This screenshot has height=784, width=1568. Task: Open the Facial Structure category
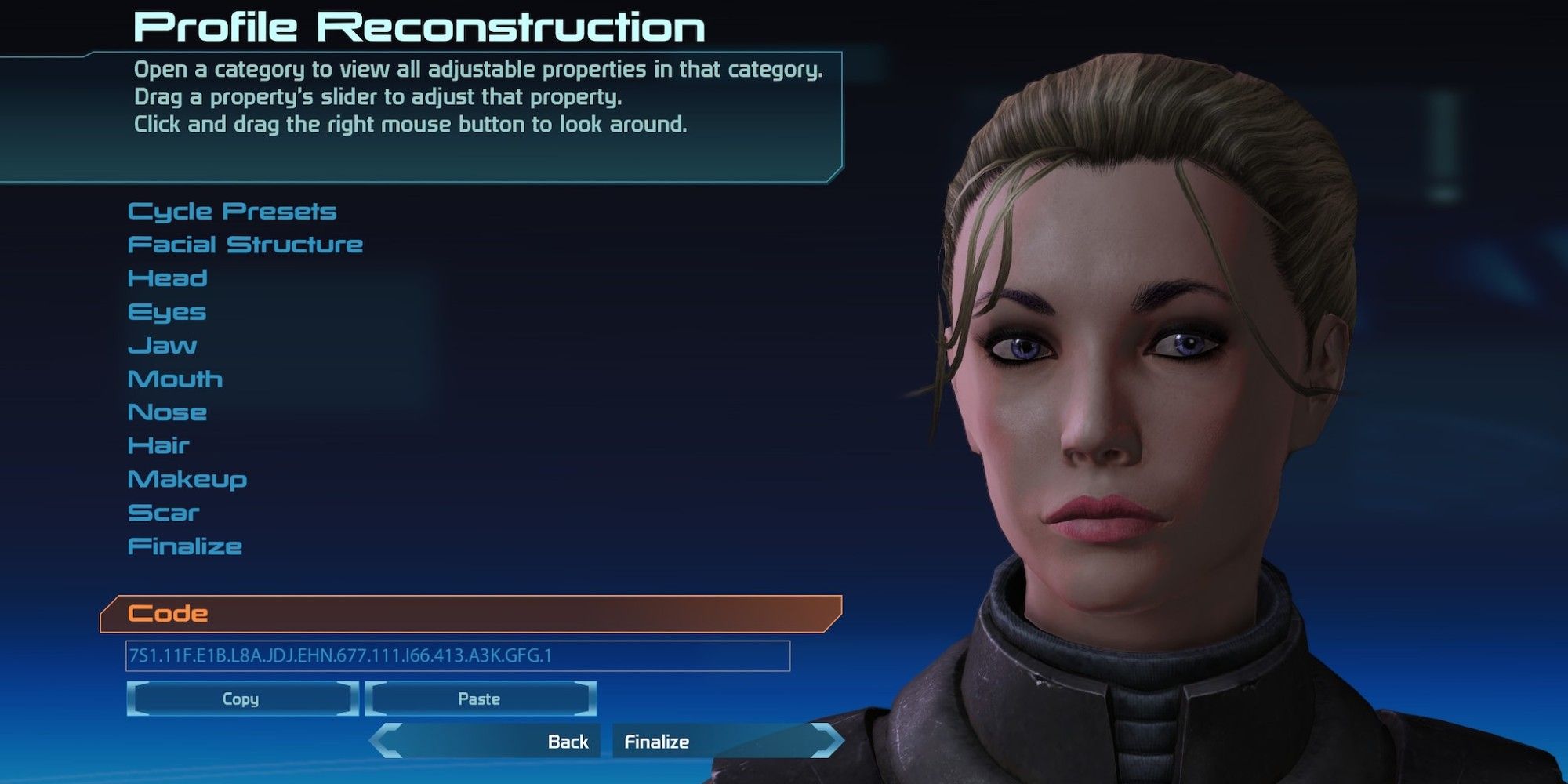point(245,245)
